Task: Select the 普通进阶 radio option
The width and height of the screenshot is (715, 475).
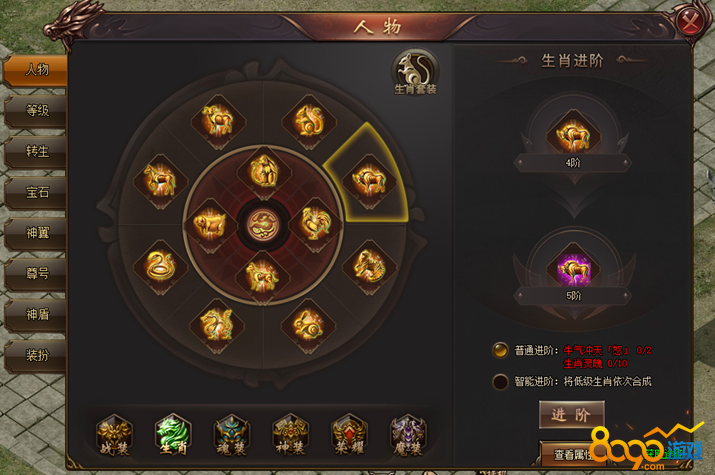Action: coord(501,350)
